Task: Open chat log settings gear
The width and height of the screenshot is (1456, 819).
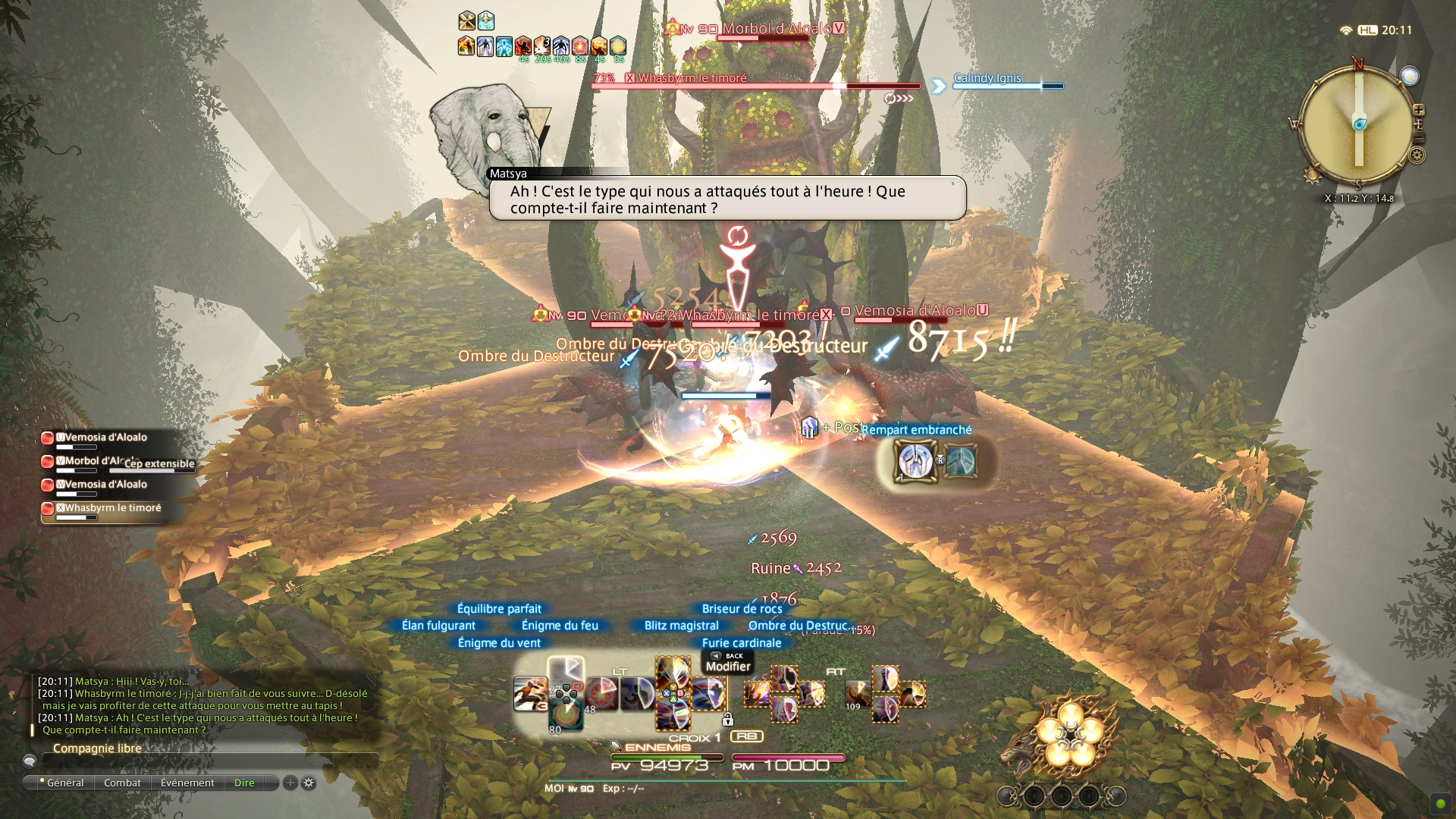Action: point(309,783)
